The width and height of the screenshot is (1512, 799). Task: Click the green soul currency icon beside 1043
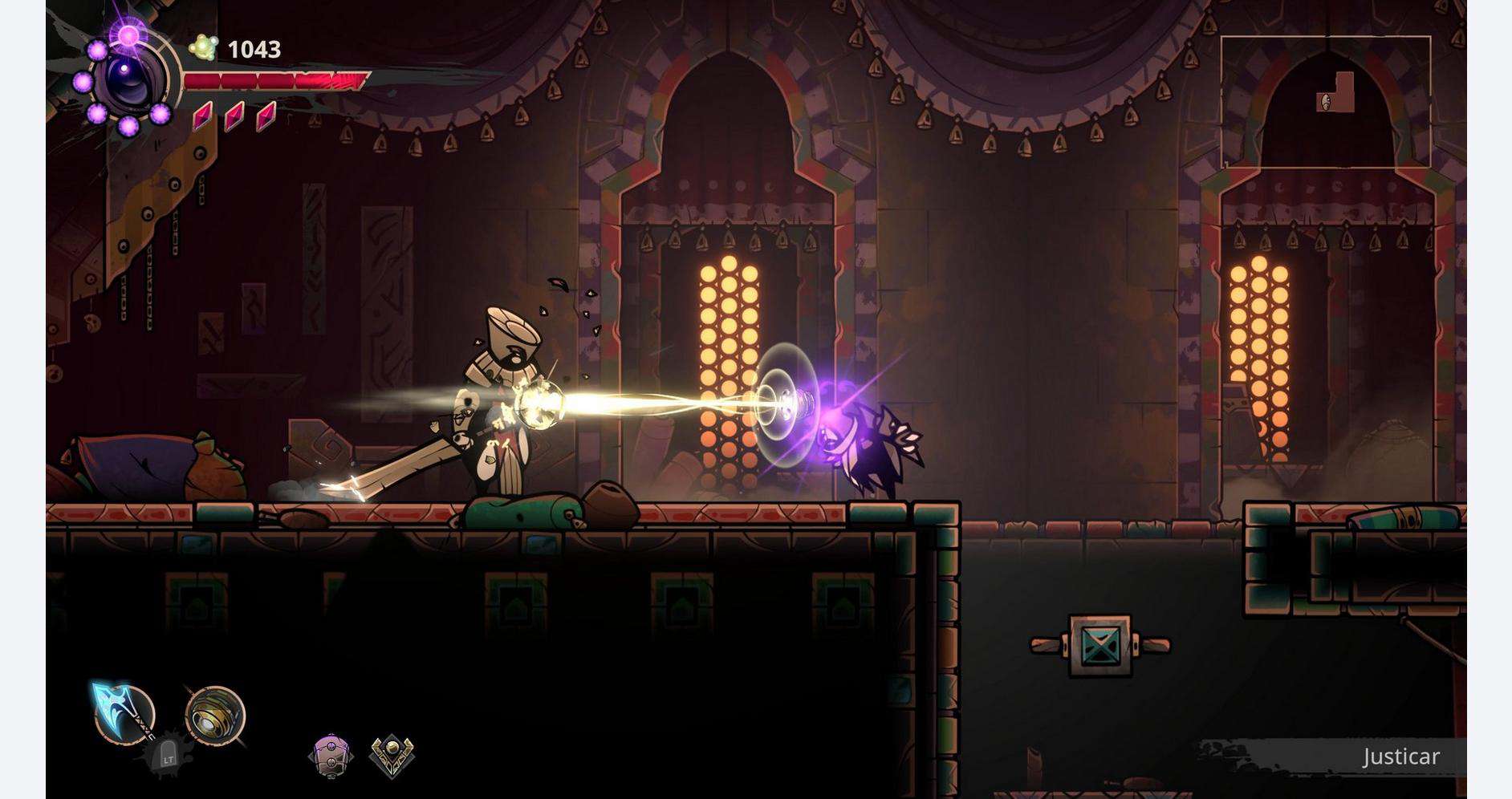pos(203,47)
